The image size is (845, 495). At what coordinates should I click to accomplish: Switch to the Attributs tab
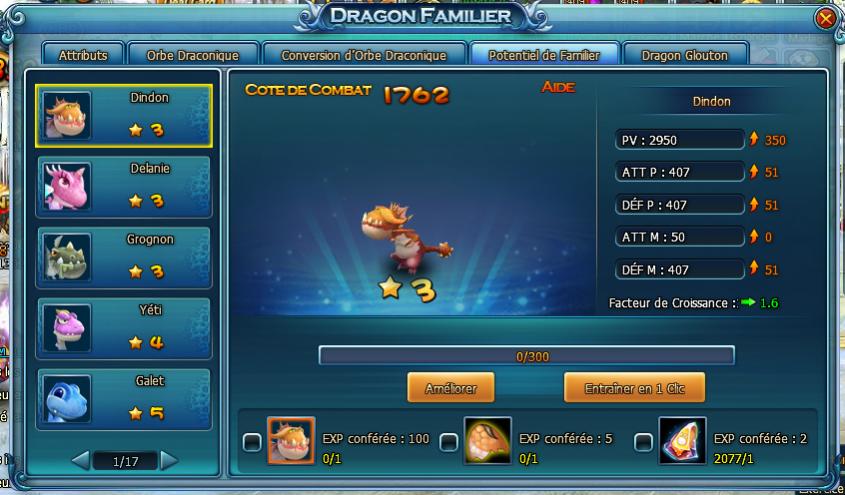[83, 55]
